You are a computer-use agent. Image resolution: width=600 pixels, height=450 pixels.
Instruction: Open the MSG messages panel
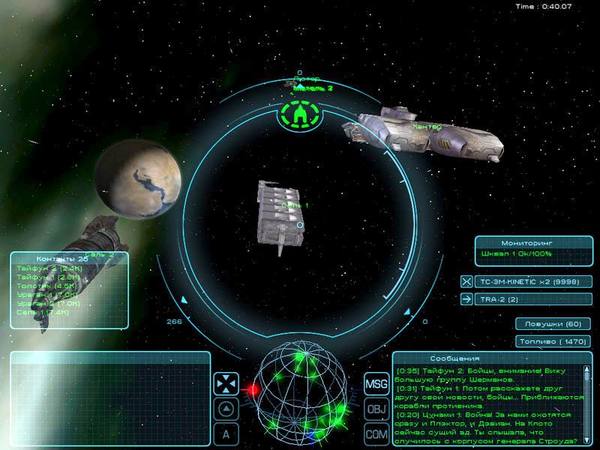(376, 385)
